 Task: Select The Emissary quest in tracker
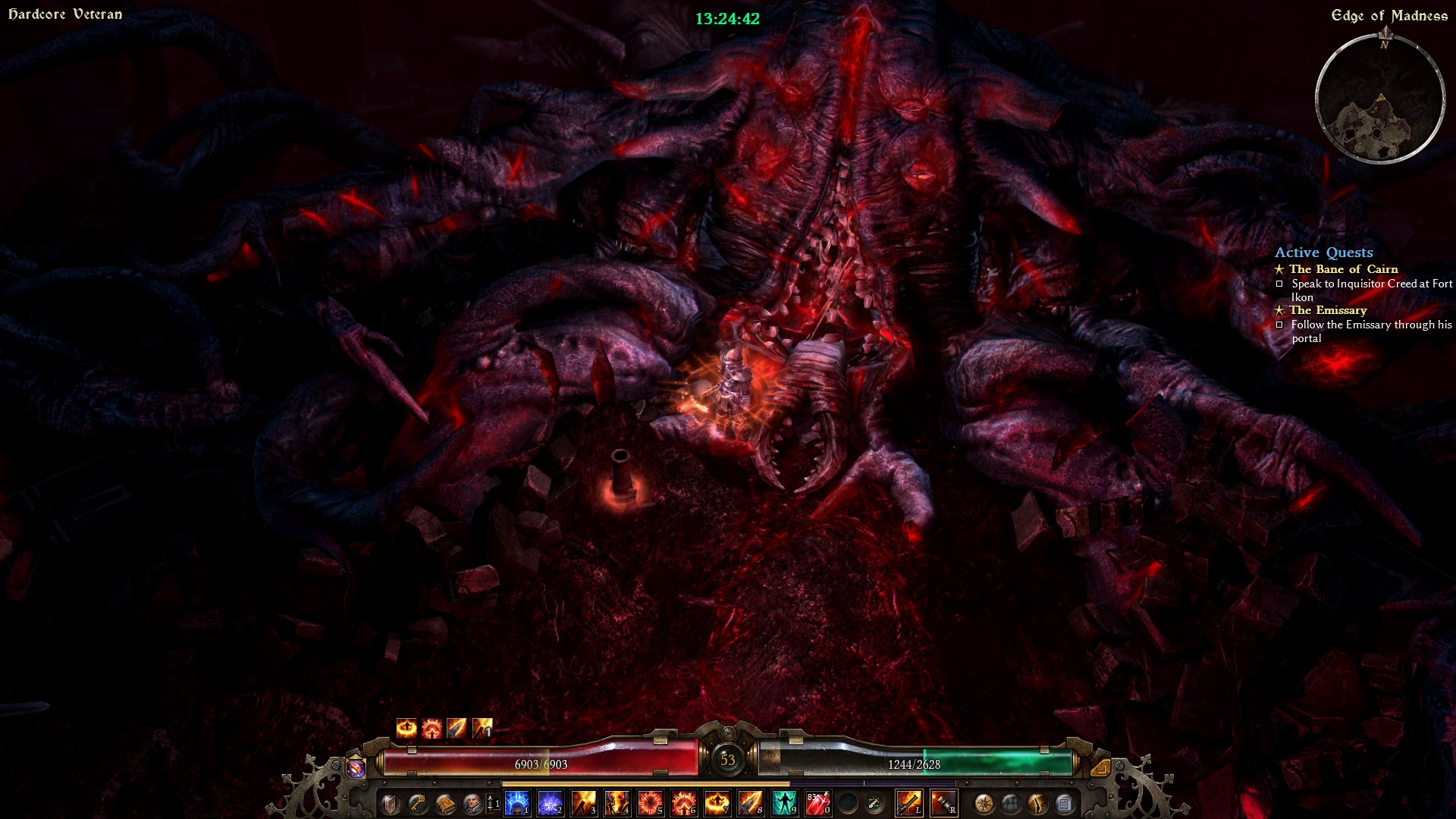tap(1328, 310)
